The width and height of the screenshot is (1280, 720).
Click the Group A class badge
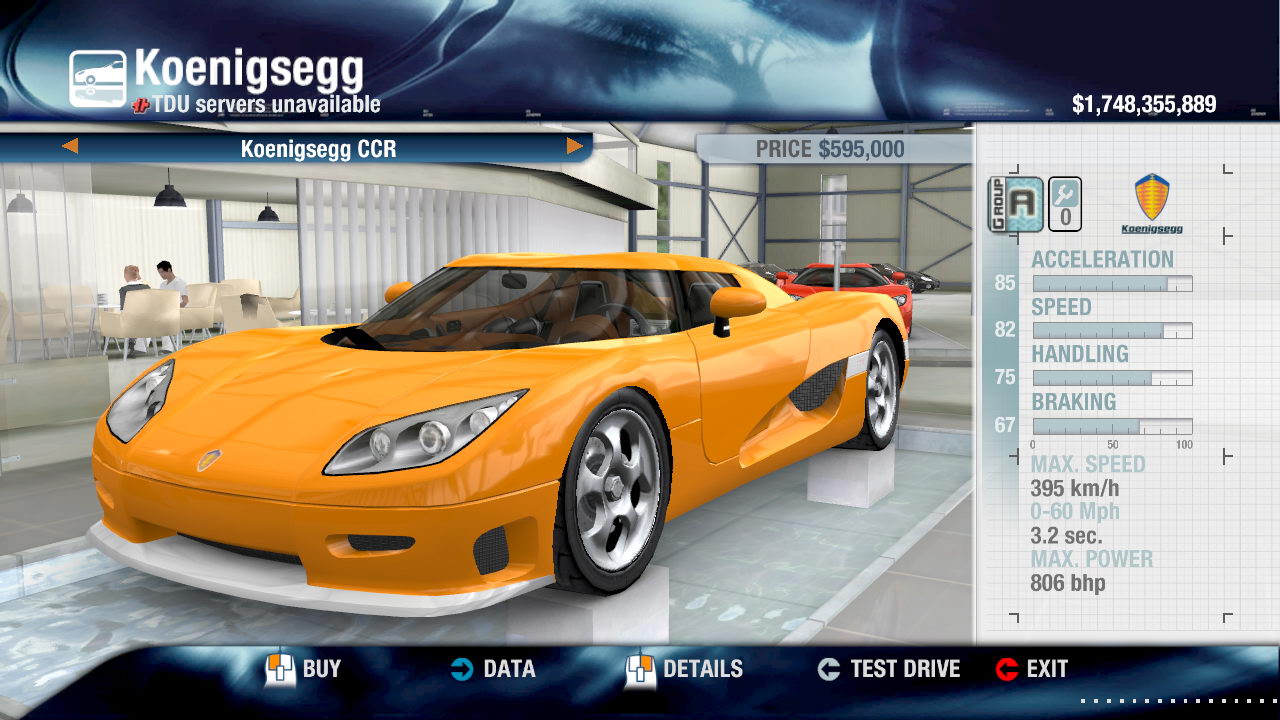pos(1016,204)
